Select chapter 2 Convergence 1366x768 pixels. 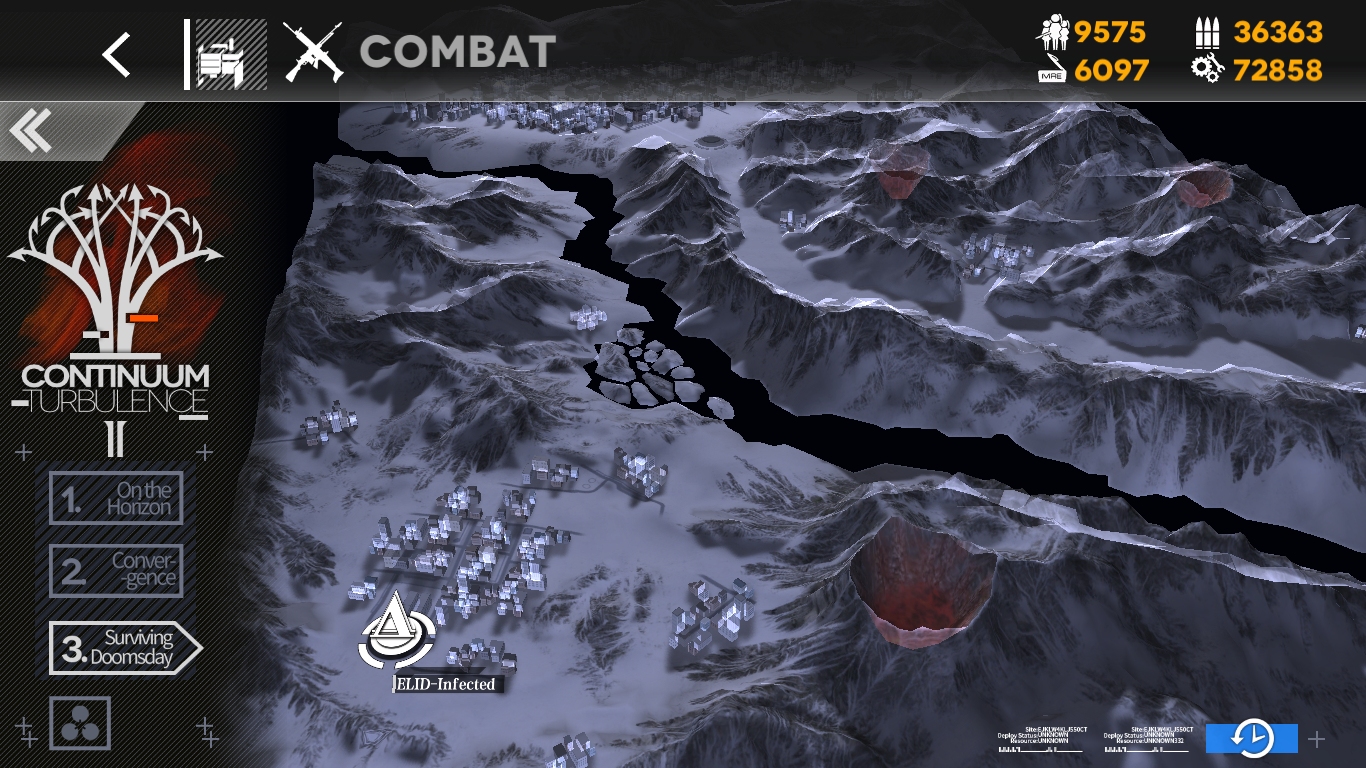(116, 570)
